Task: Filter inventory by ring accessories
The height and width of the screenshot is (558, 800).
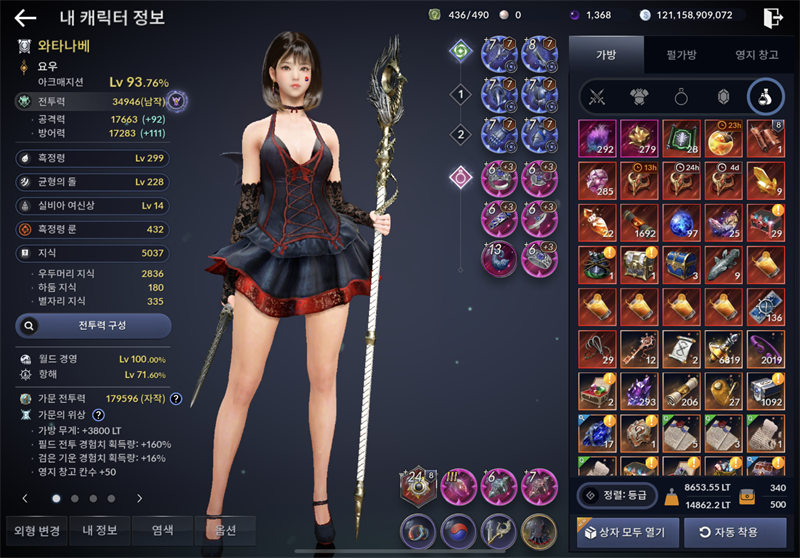Action: coord(681,97)
